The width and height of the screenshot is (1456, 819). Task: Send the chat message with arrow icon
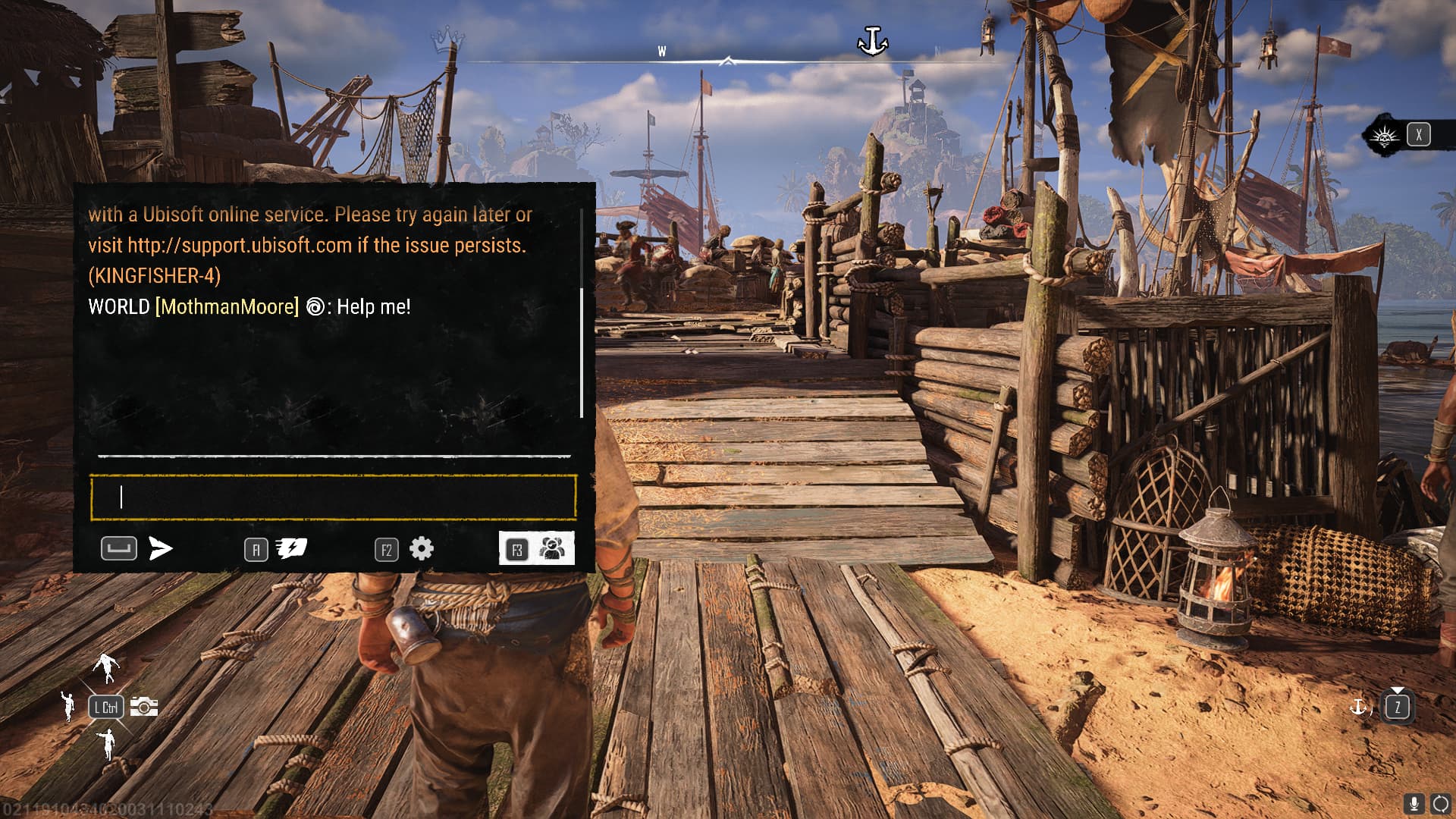point(161,548)
